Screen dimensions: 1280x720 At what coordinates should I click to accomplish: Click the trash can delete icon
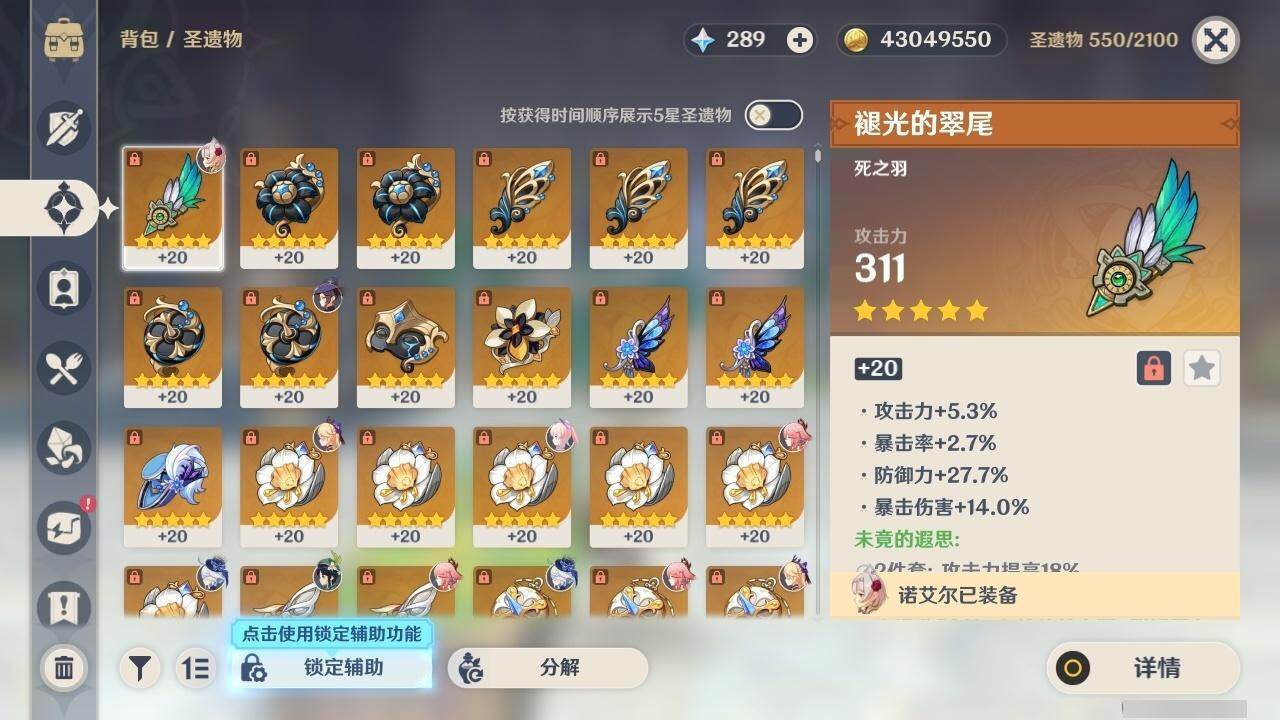[x=64, y=668]
